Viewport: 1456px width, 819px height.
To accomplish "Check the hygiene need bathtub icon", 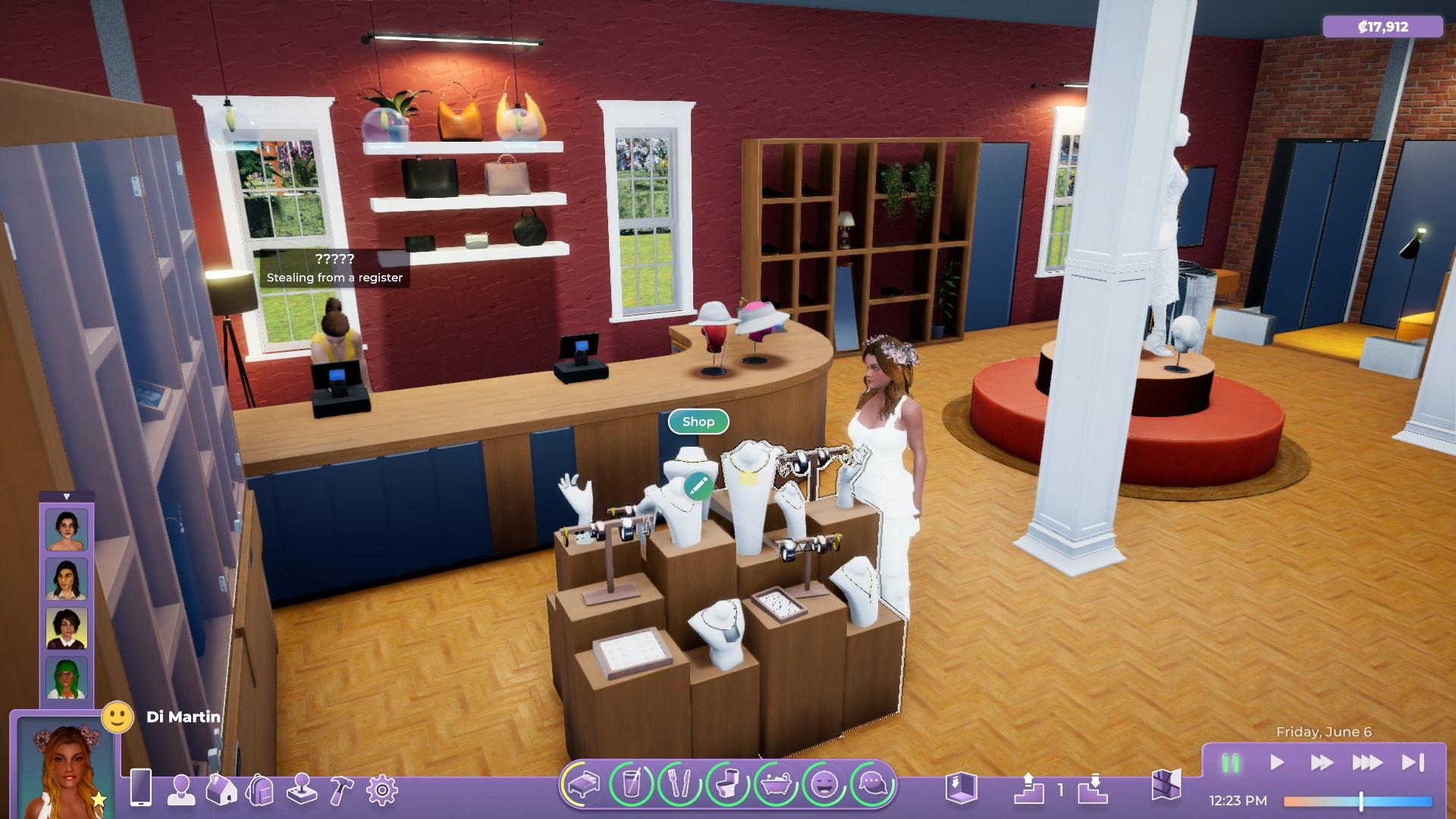I will [x=776, y=783].
